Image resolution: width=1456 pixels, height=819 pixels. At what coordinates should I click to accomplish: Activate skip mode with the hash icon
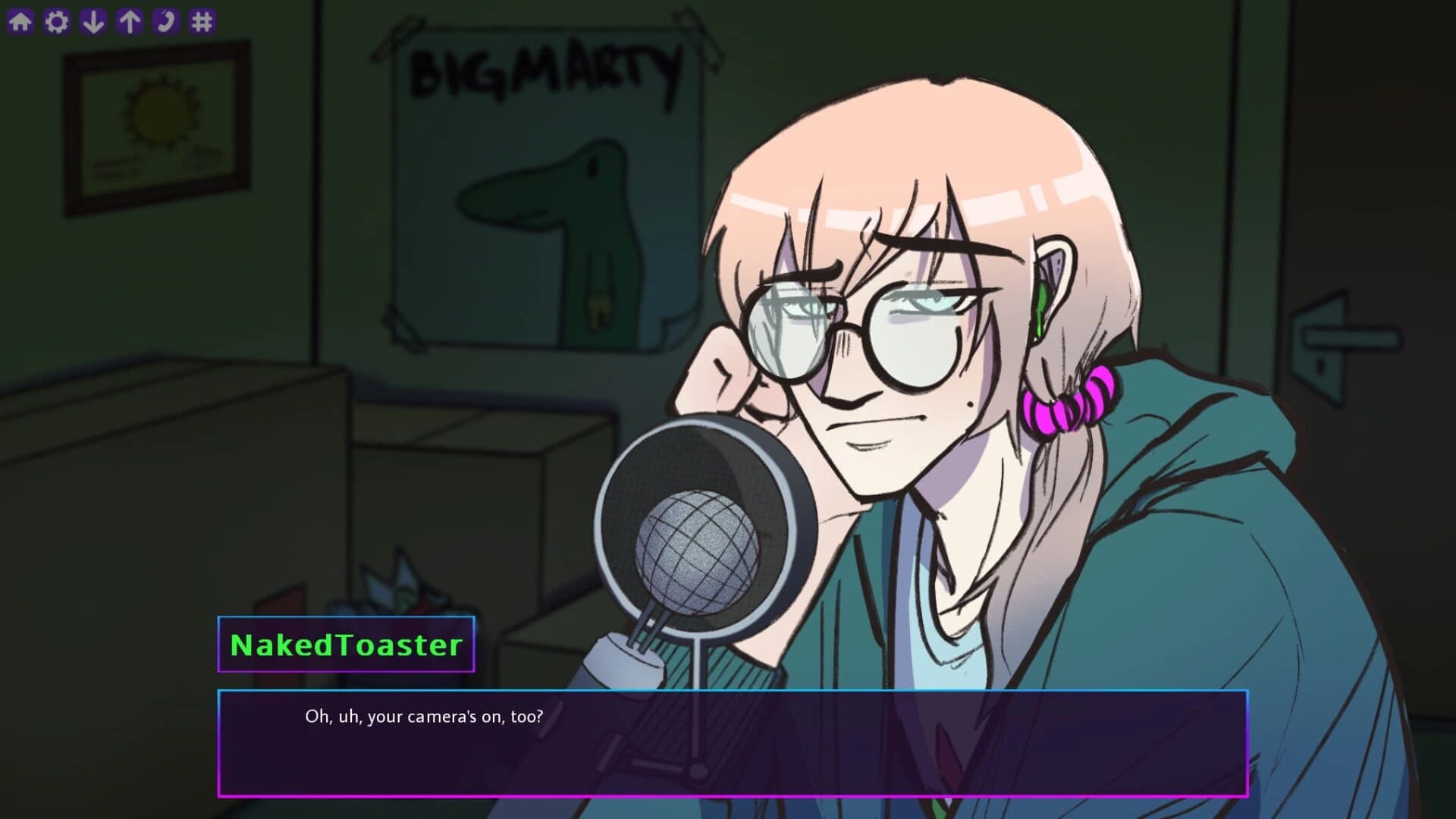point(201,19)
